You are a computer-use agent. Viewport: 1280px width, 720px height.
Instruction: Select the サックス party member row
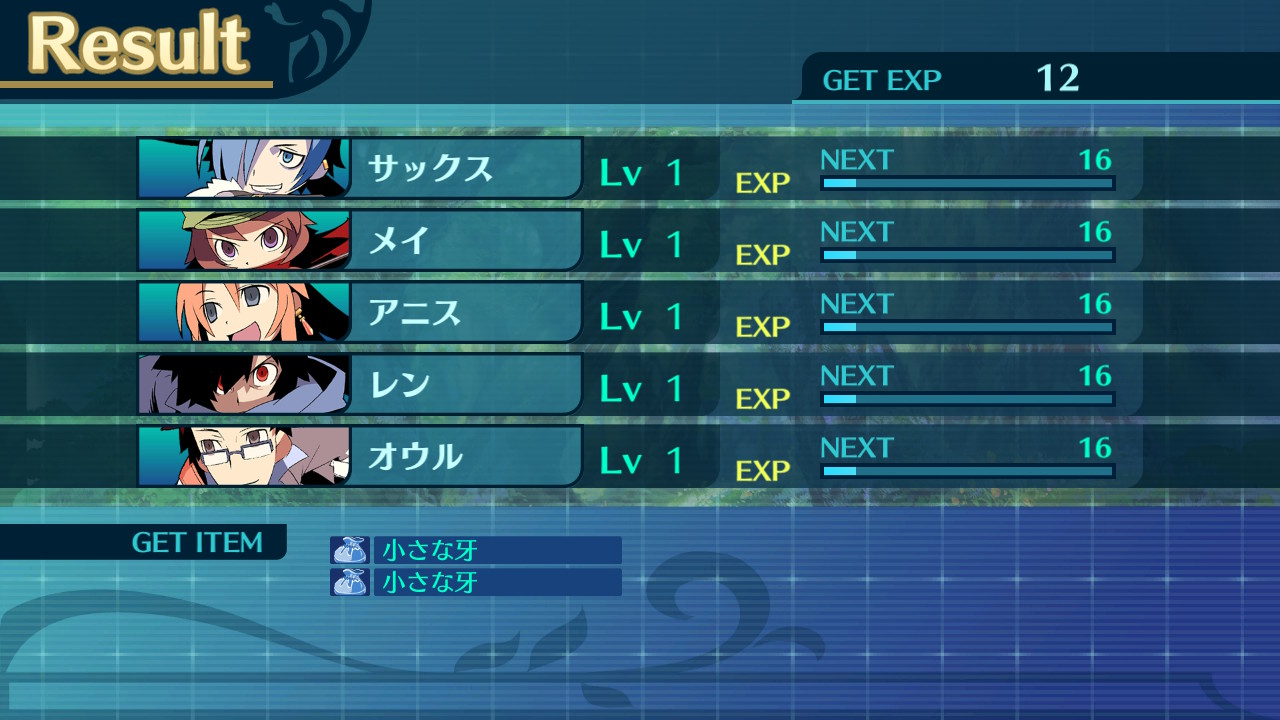tap(431, 169)
